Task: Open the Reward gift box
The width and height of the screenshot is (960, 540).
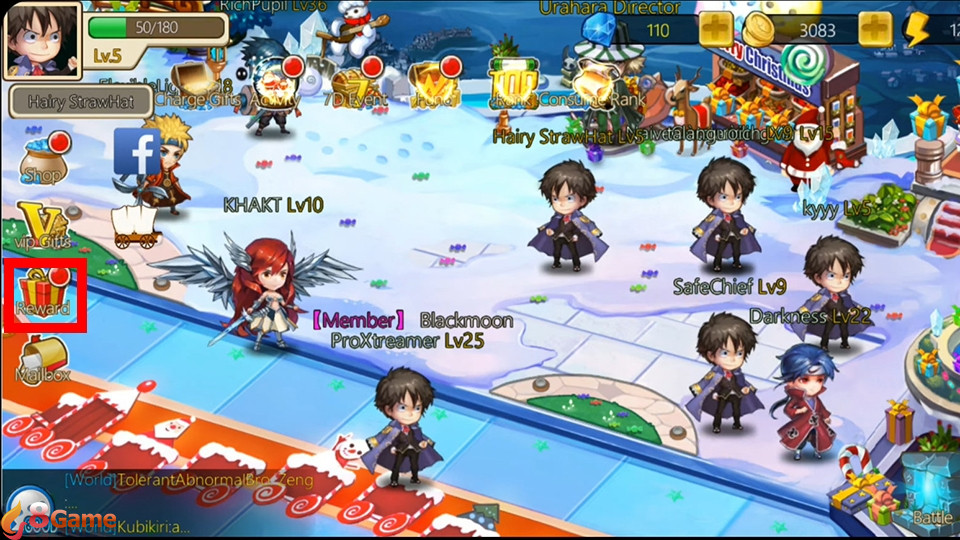Action: tap(44, 293)
